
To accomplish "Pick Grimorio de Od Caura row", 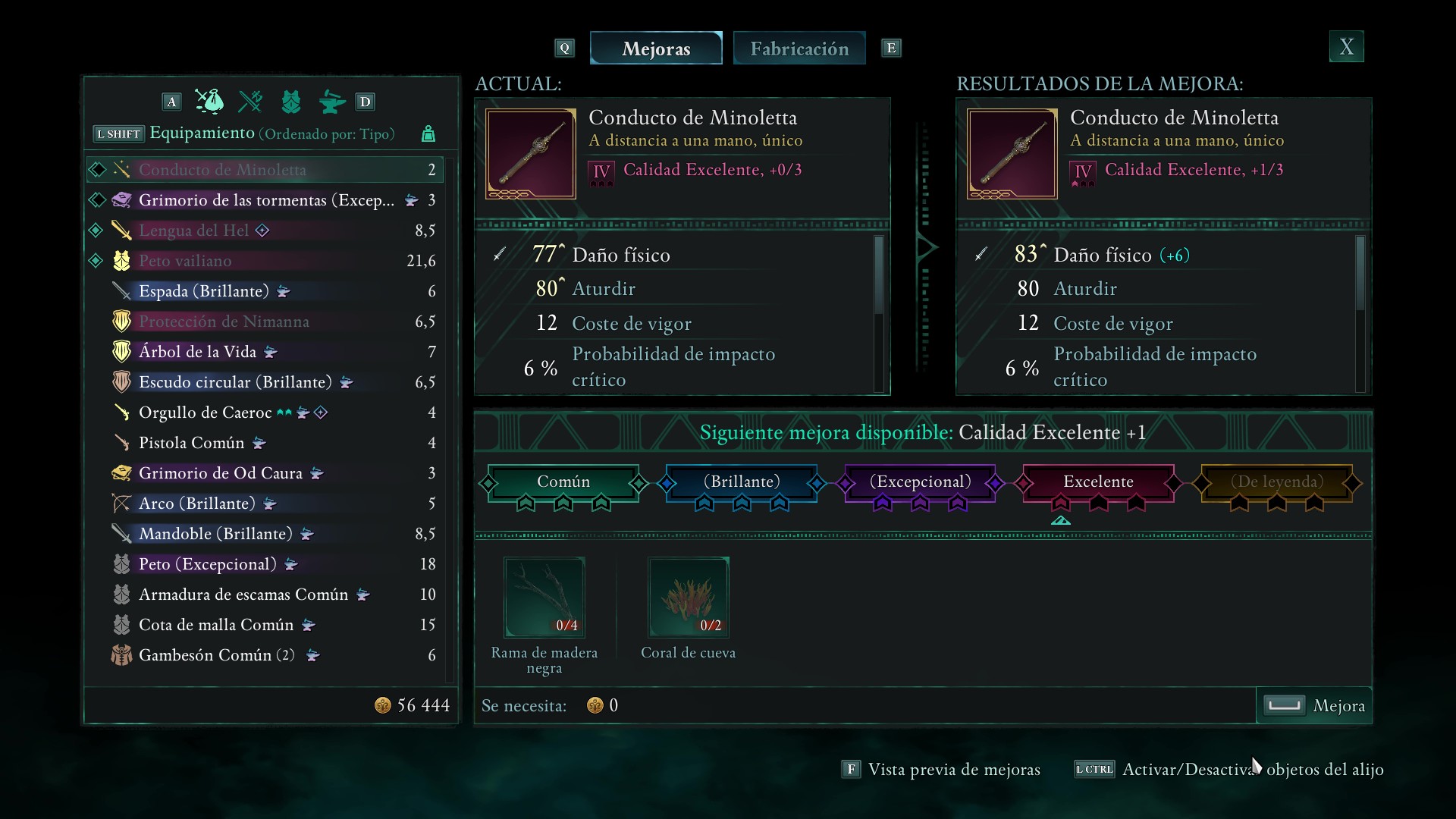I will [x=220, y=473].
